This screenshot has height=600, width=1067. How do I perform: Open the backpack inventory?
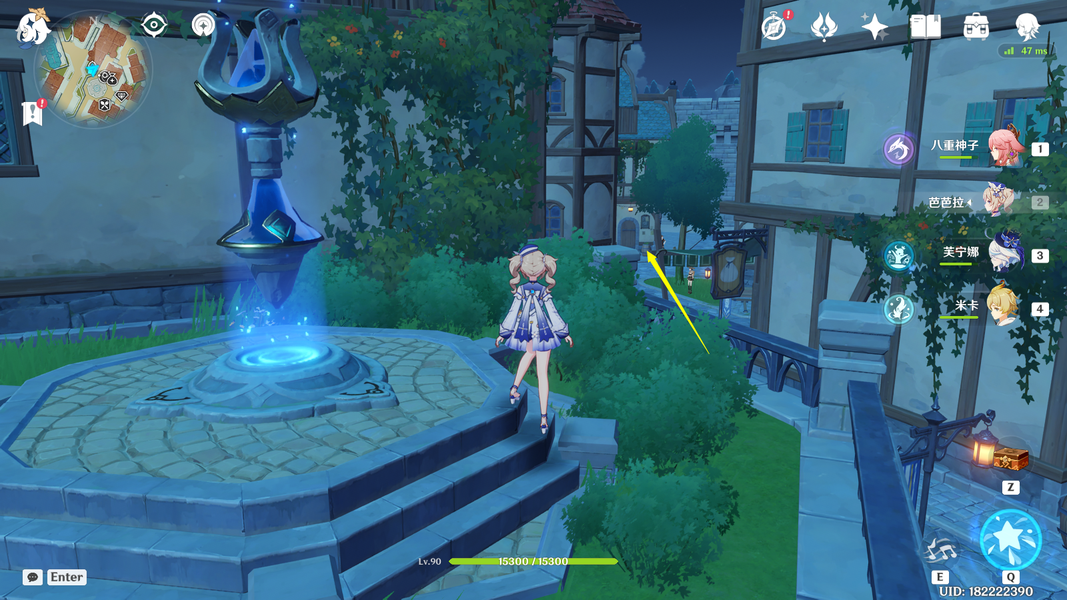[976, 27]
